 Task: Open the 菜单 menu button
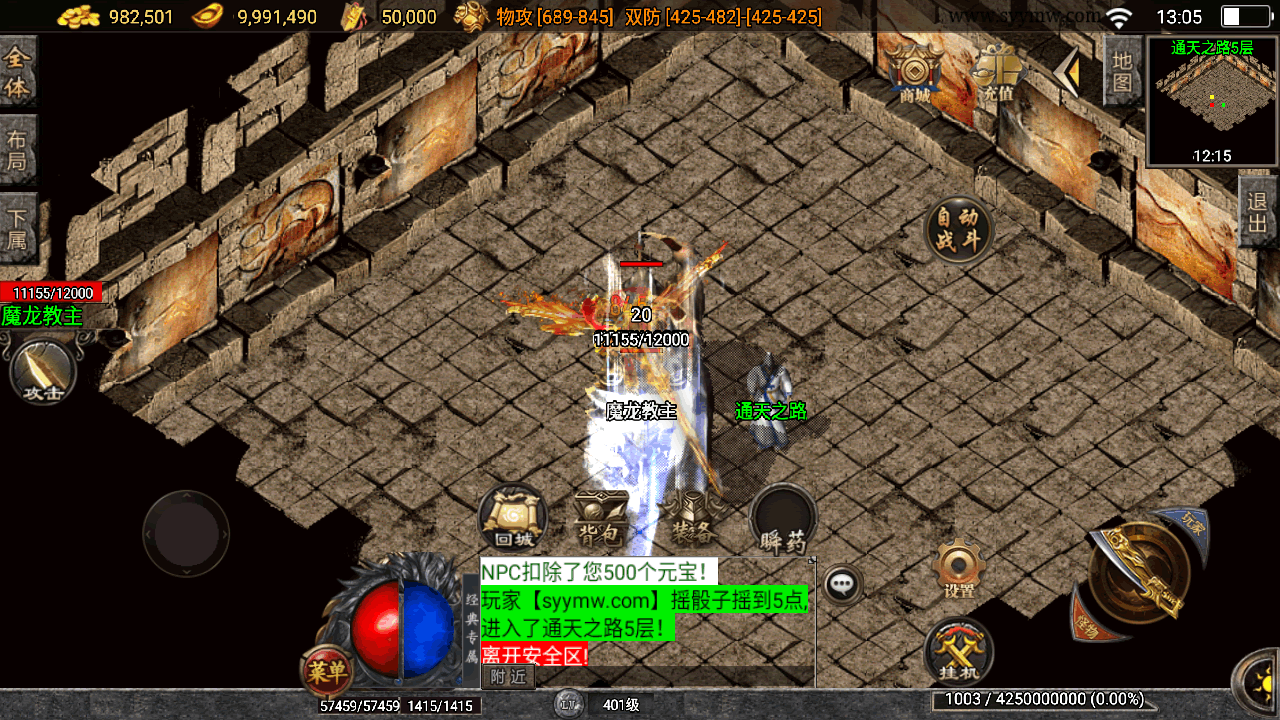click(x=326, y=671)
